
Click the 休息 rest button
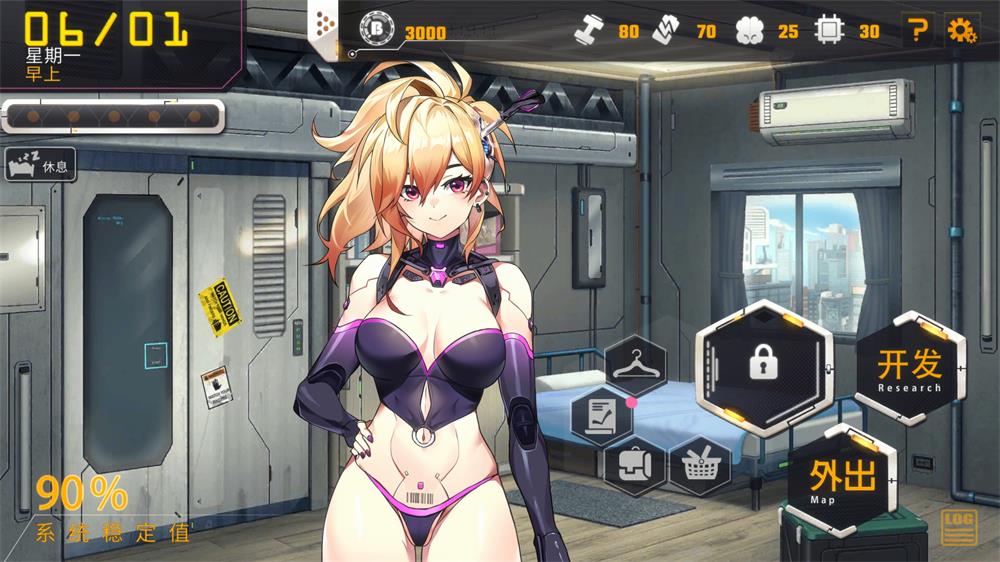click(x=41, y=164)
